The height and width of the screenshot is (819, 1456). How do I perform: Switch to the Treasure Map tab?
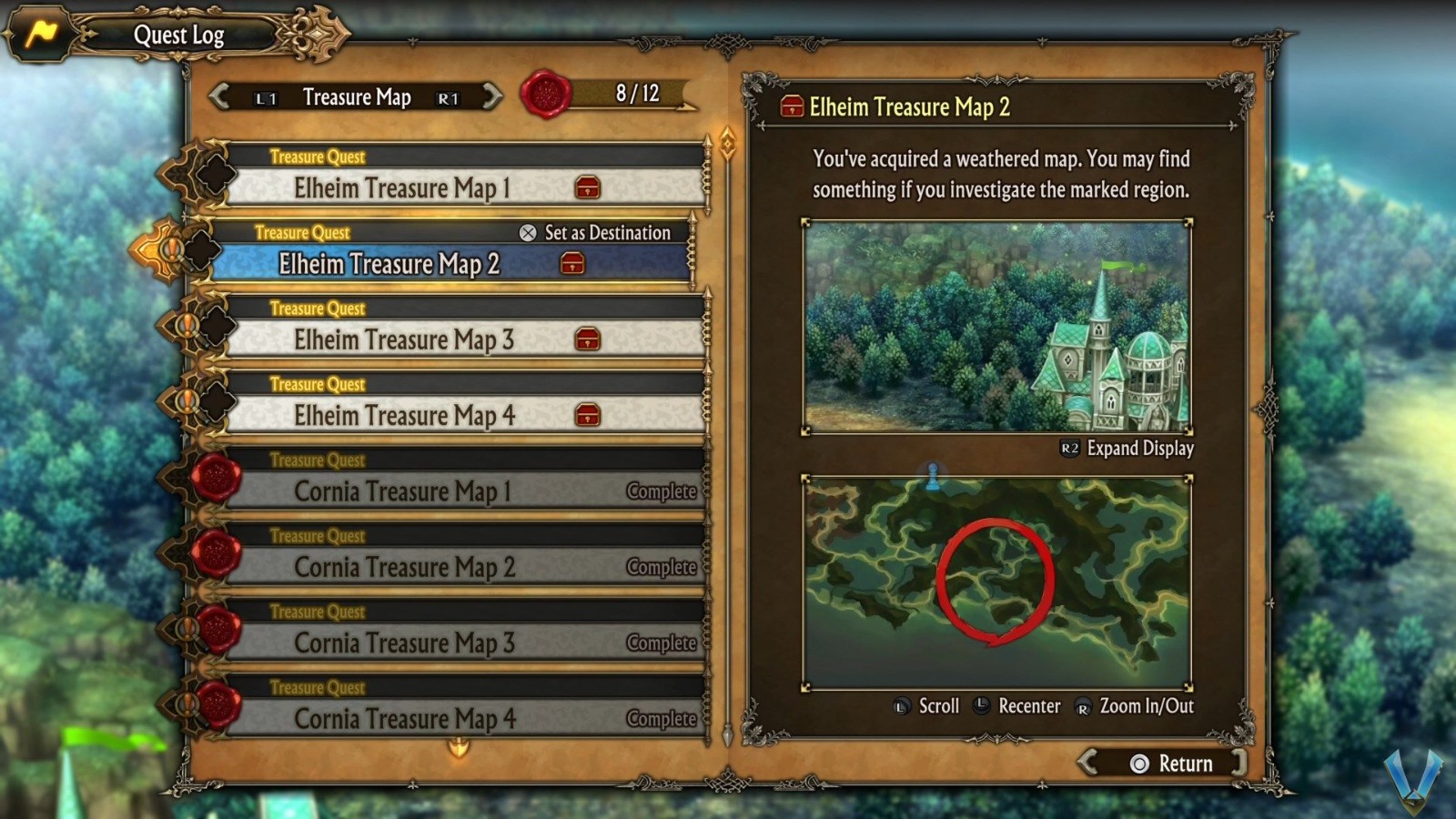point(358,96)
